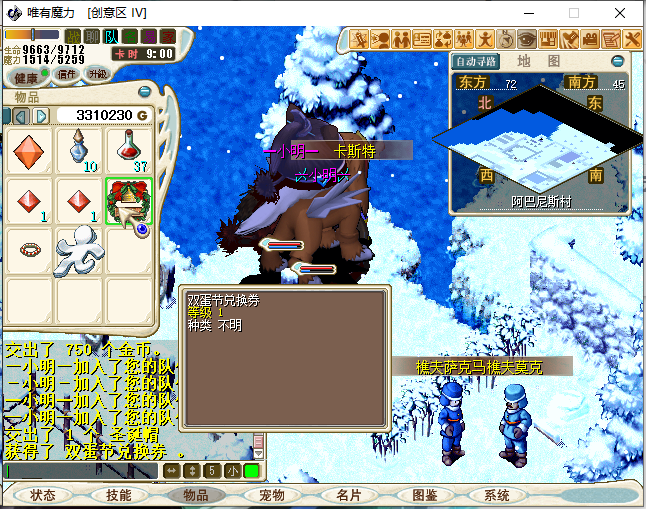Close the game window
This screenshot has width=646, height=509.
pos(621,13)
